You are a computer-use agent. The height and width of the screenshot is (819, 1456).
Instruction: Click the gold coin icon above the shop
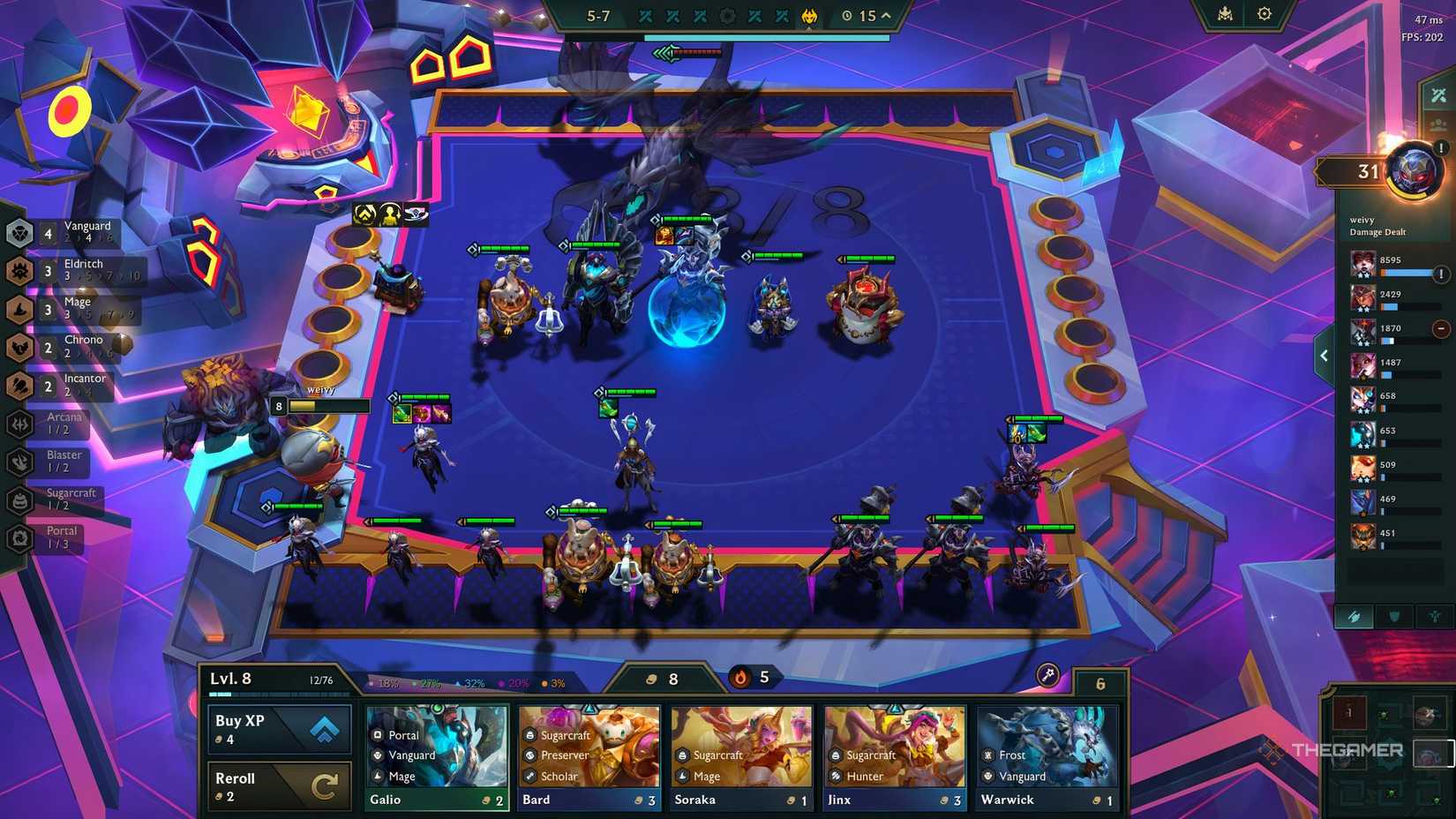[x=650, y=678]
